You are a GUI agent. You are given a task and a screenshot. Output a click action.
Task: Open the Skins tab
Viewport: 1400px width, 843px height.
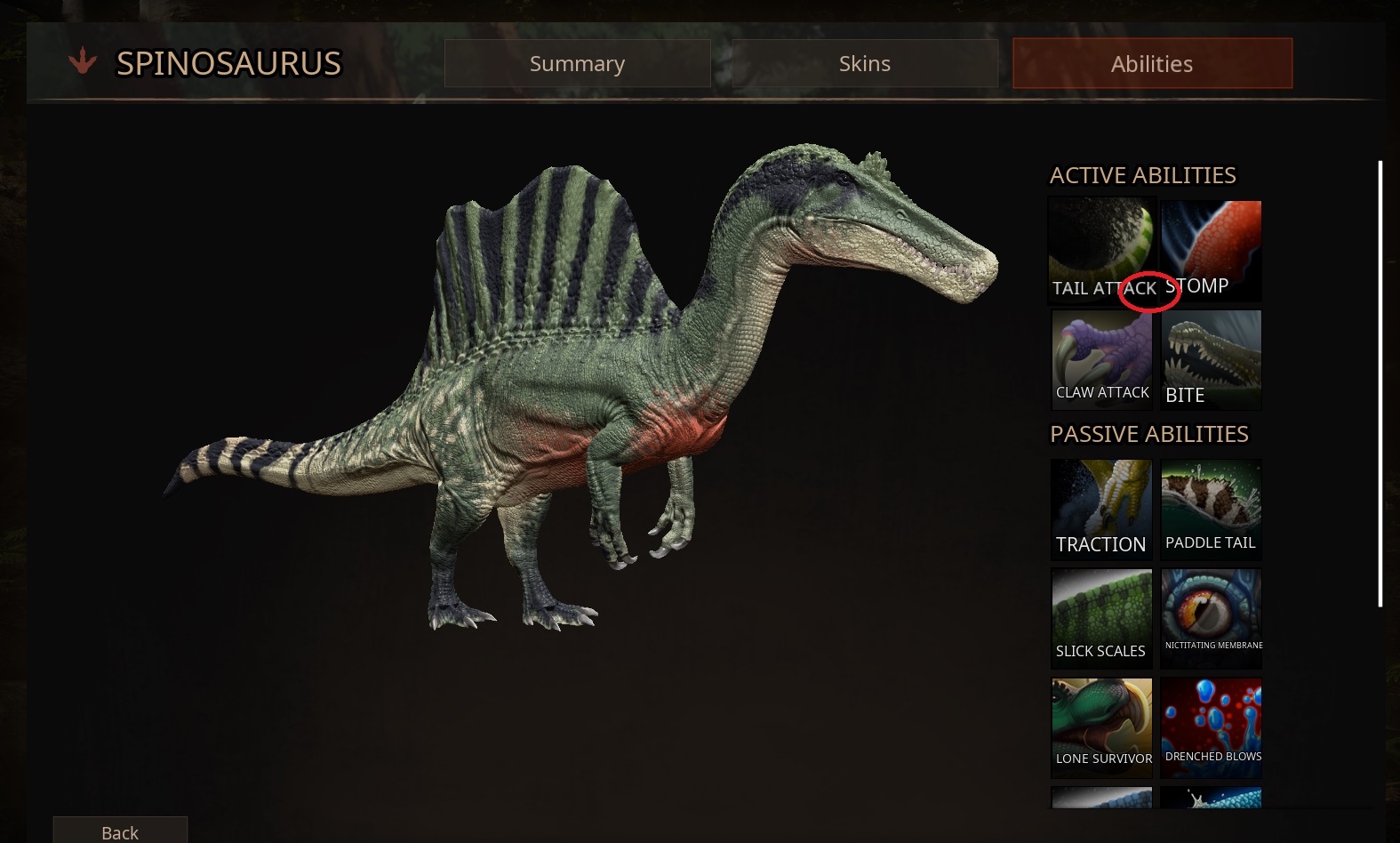pyautogui.click(x=864, y=63)
